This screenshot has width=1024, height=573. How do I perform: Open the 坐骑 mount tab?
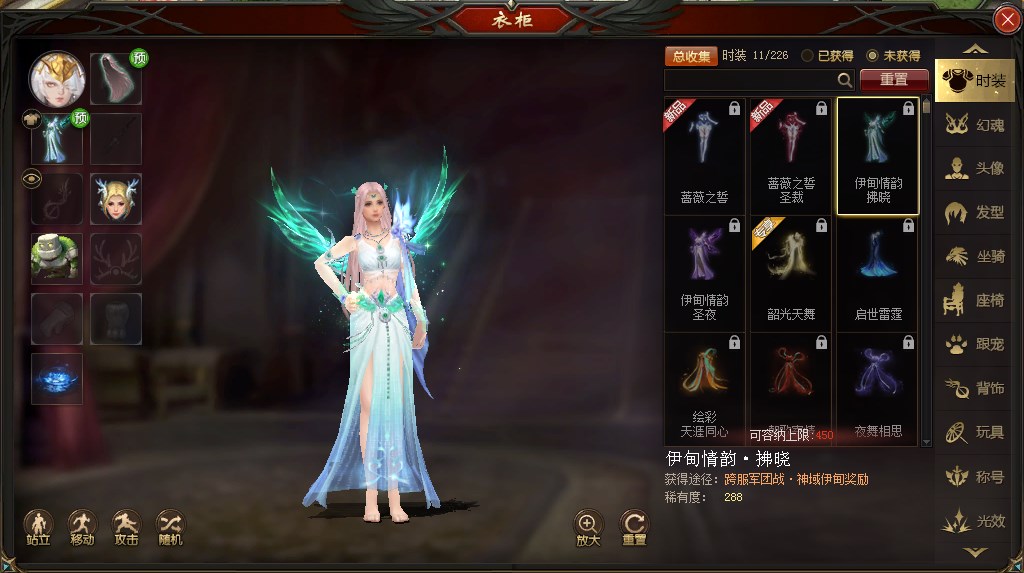(x=975, y=257)
